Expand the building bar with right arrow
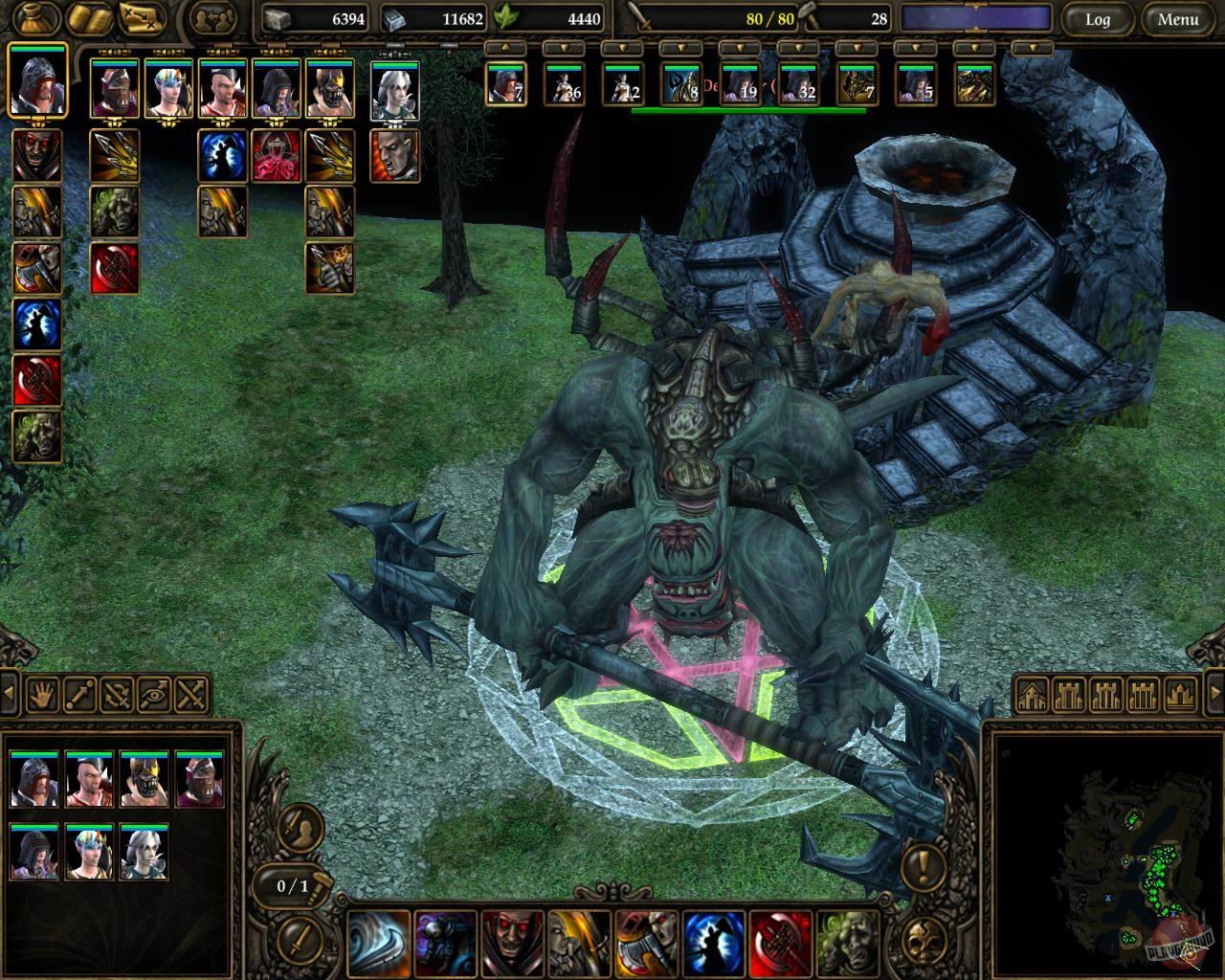 coord(1214,692)
